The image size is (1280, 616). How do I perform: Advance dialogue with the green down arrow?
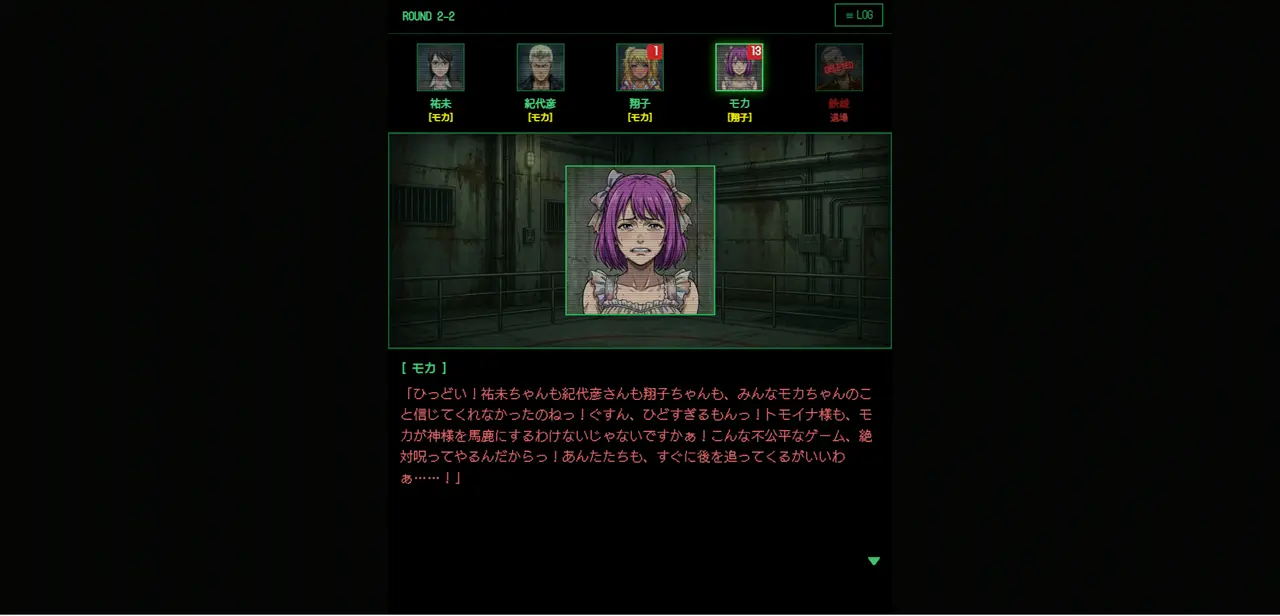(x=873, y=561)
